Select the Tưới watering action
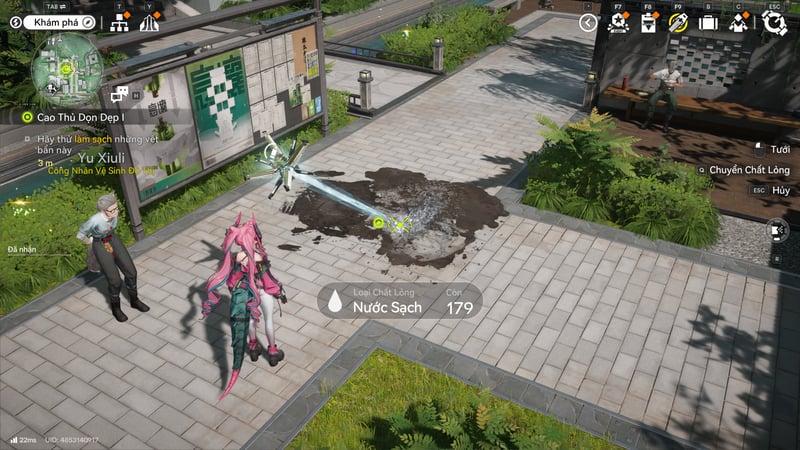 pyautogui.click(x=779, y=149)
